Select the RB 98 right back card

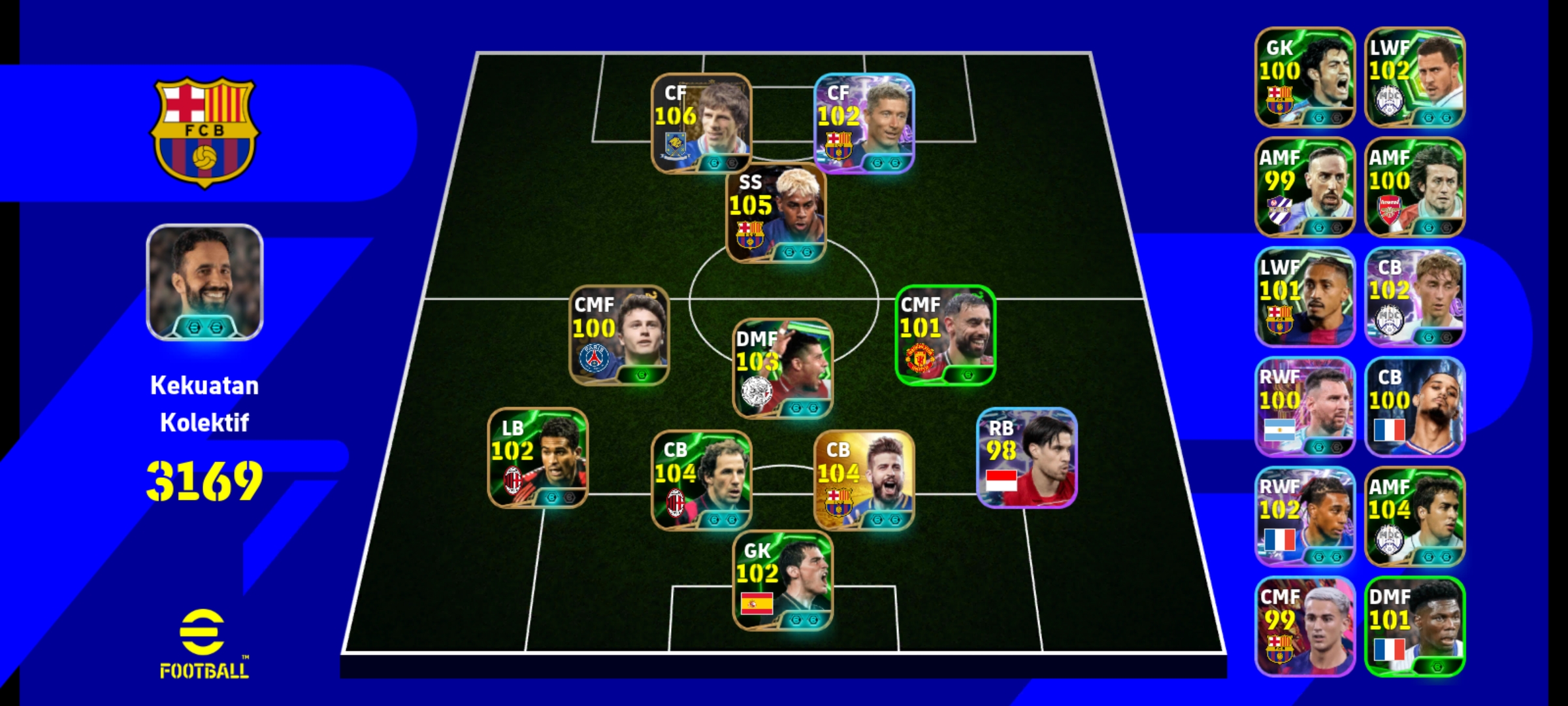[1026, 458]
